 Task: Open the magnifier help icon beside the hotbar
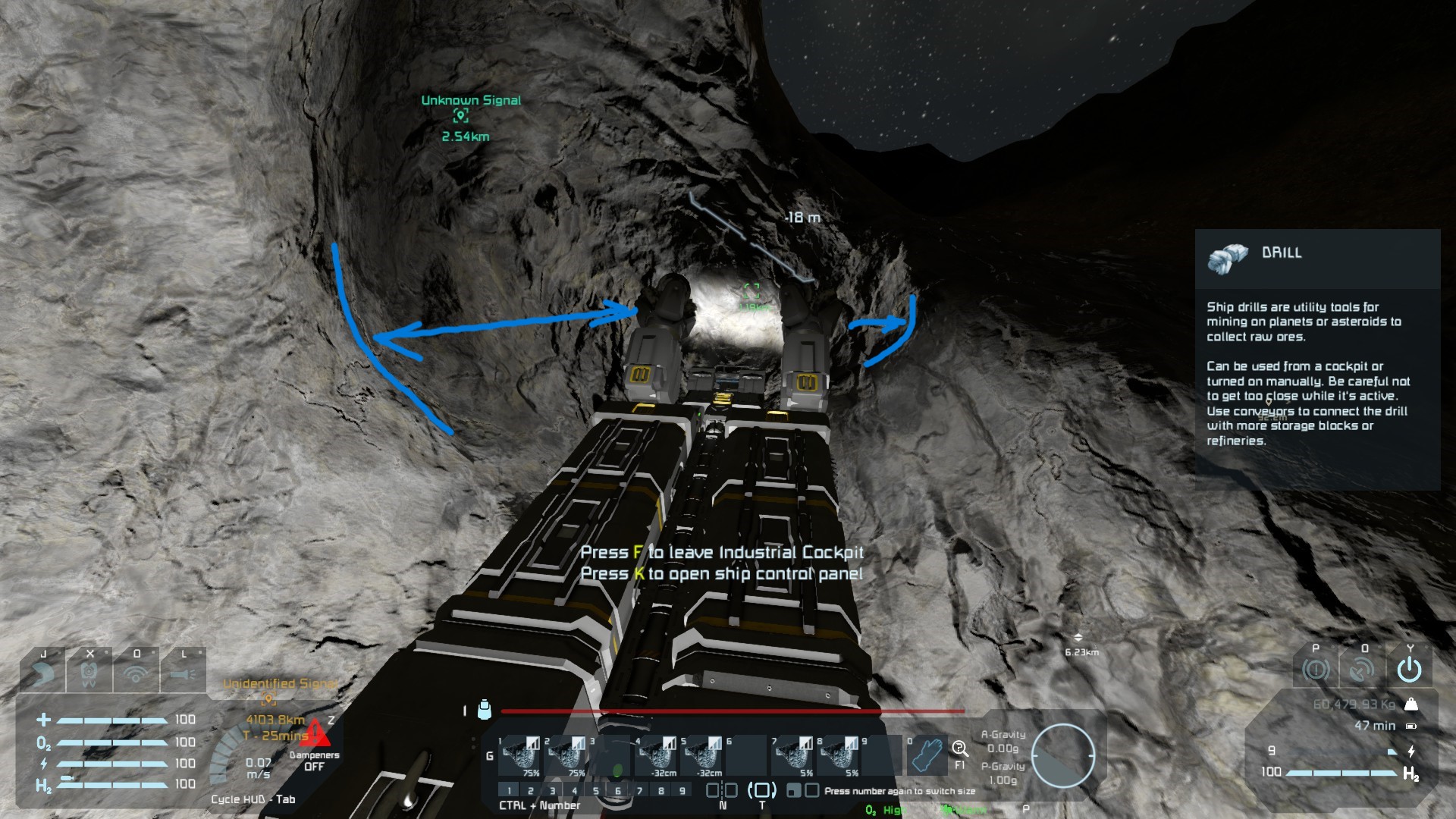pos(960,750)
